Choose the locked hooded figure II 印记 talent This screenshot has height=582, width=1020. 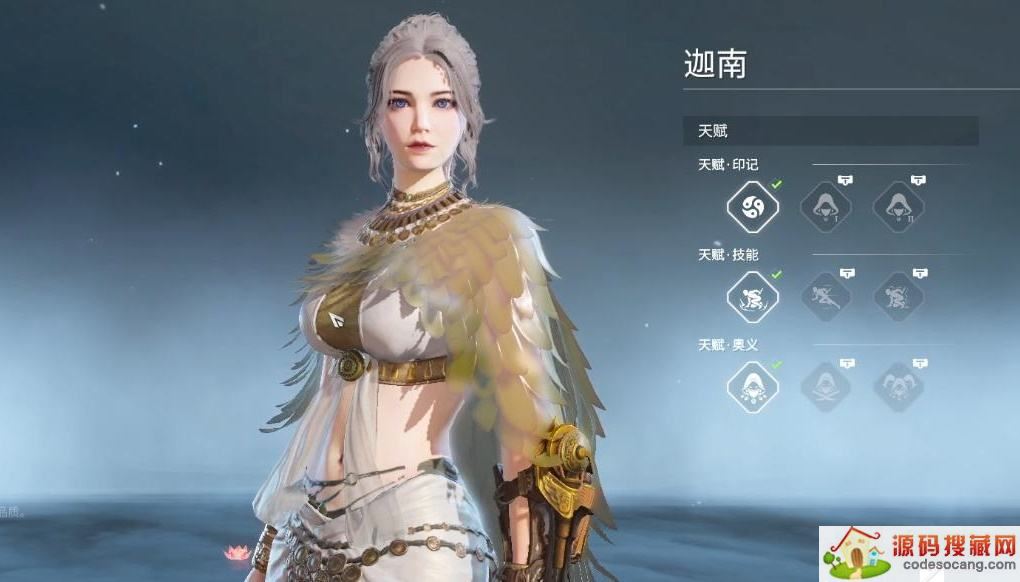coord(898,207)
